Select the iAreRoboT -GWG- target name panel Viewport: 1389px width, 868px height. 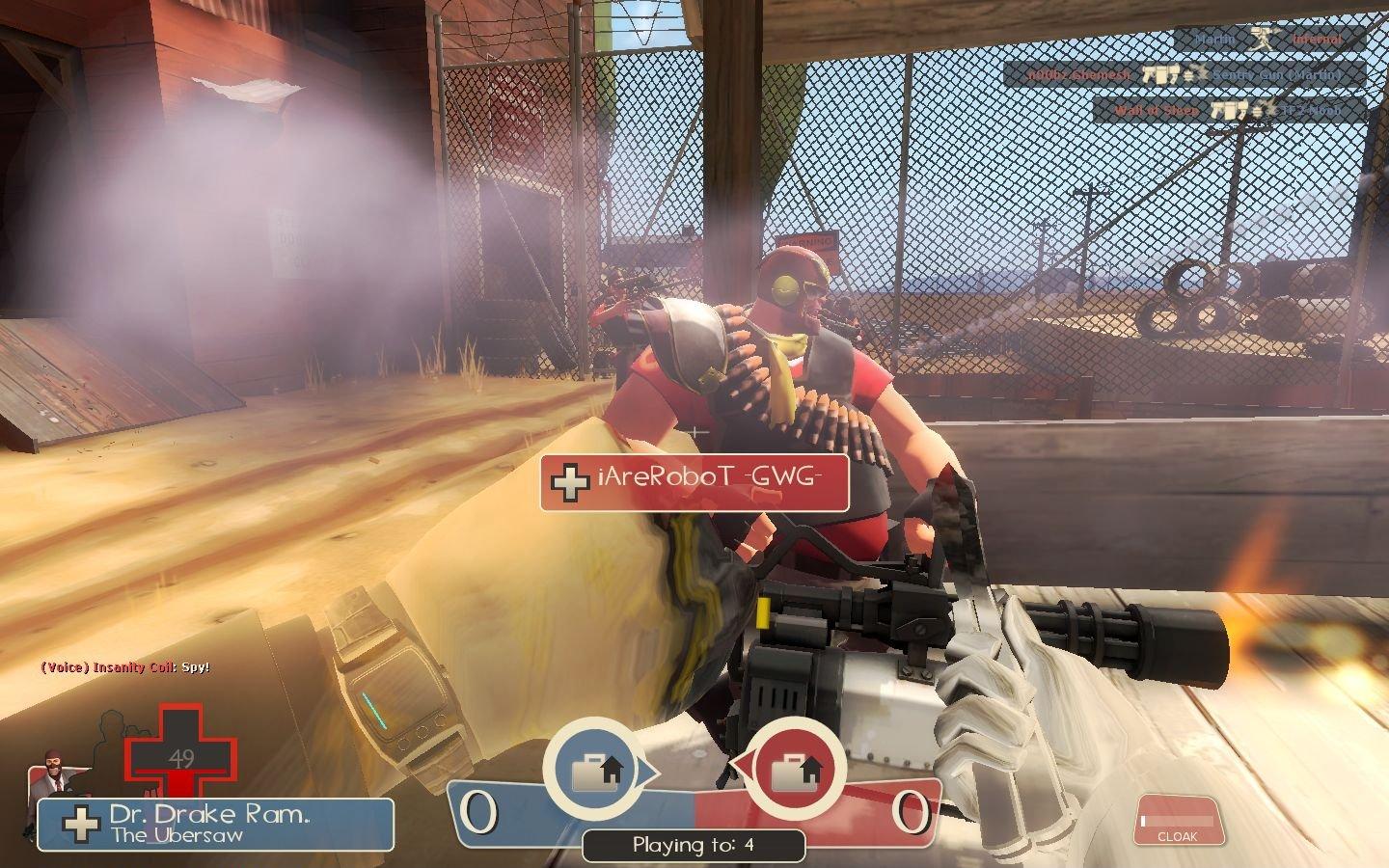coord(694,482)
